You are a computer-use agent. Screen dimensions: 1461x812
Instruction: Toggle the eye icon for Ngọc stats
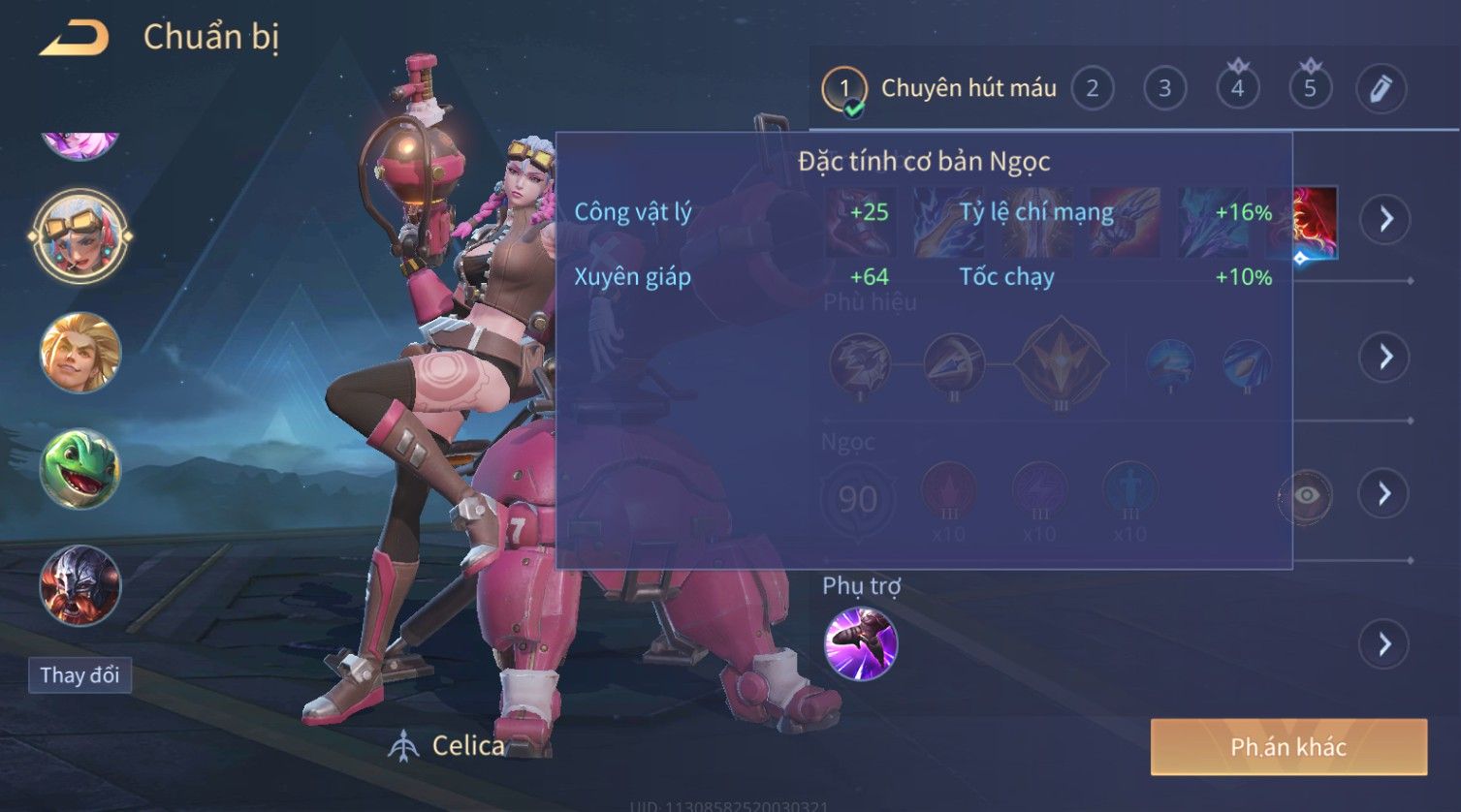[1306, 496]
